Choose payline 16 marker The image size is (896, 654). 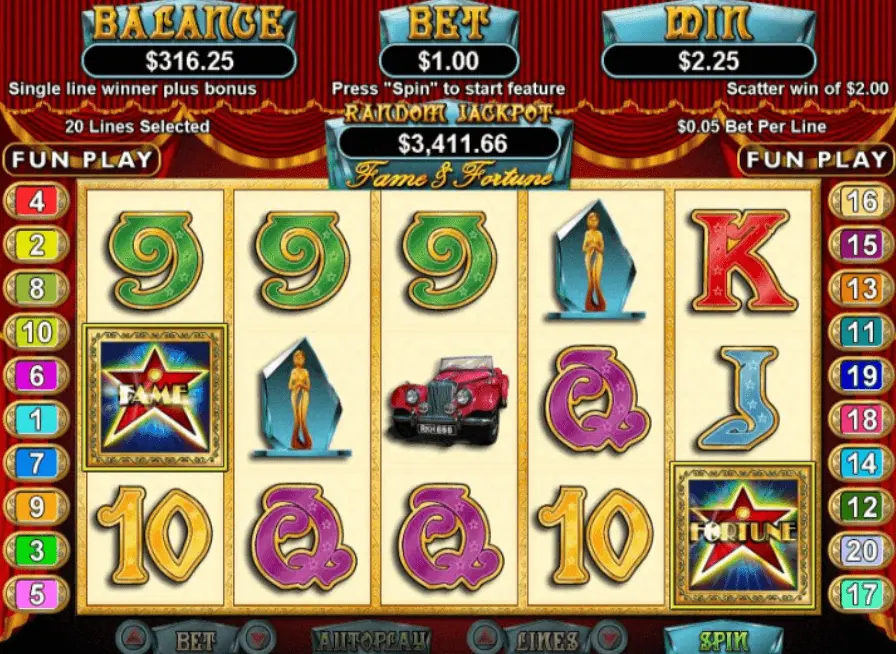point(861,201)
